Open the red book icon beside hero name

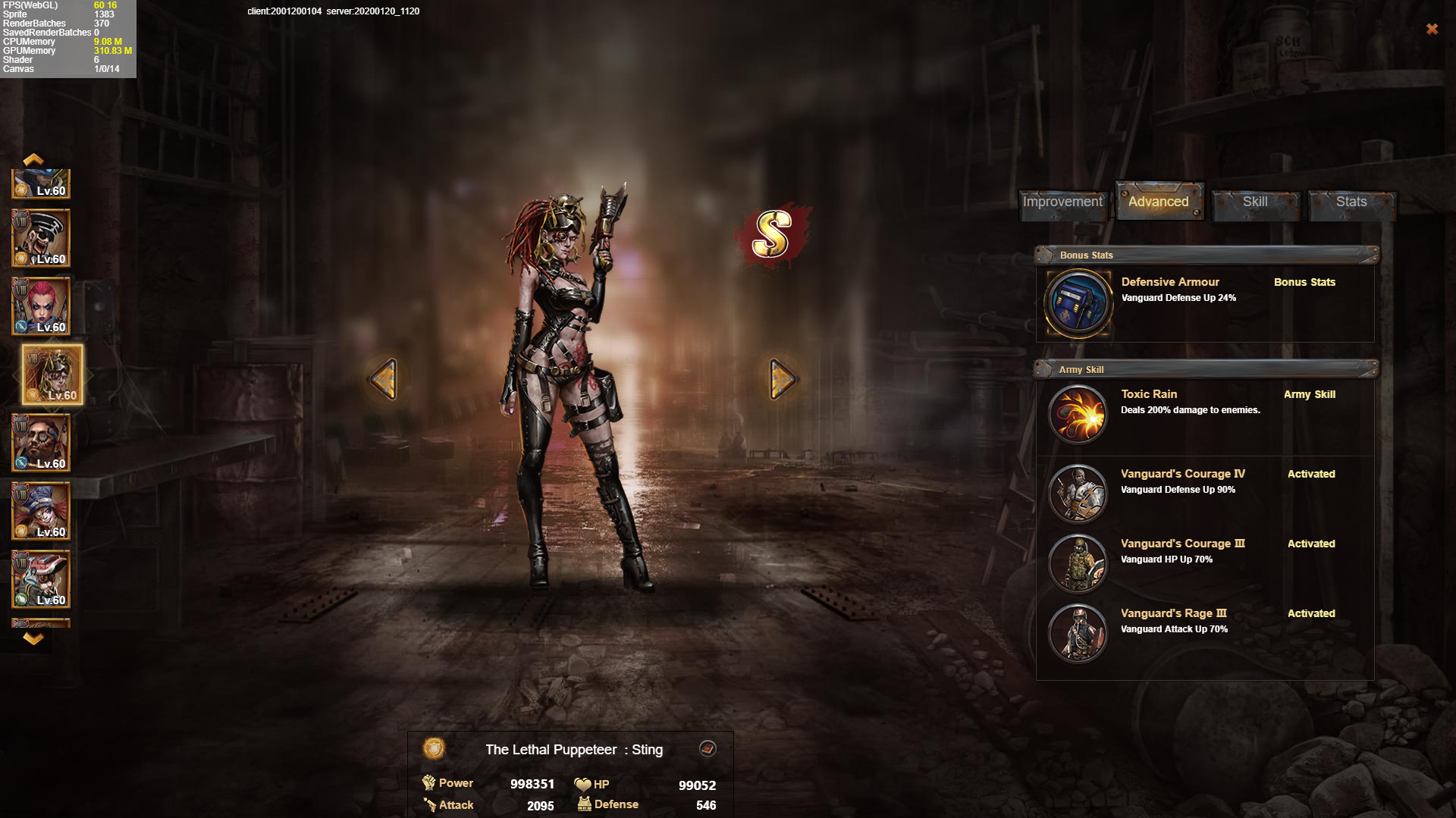[x=708, y=749]
